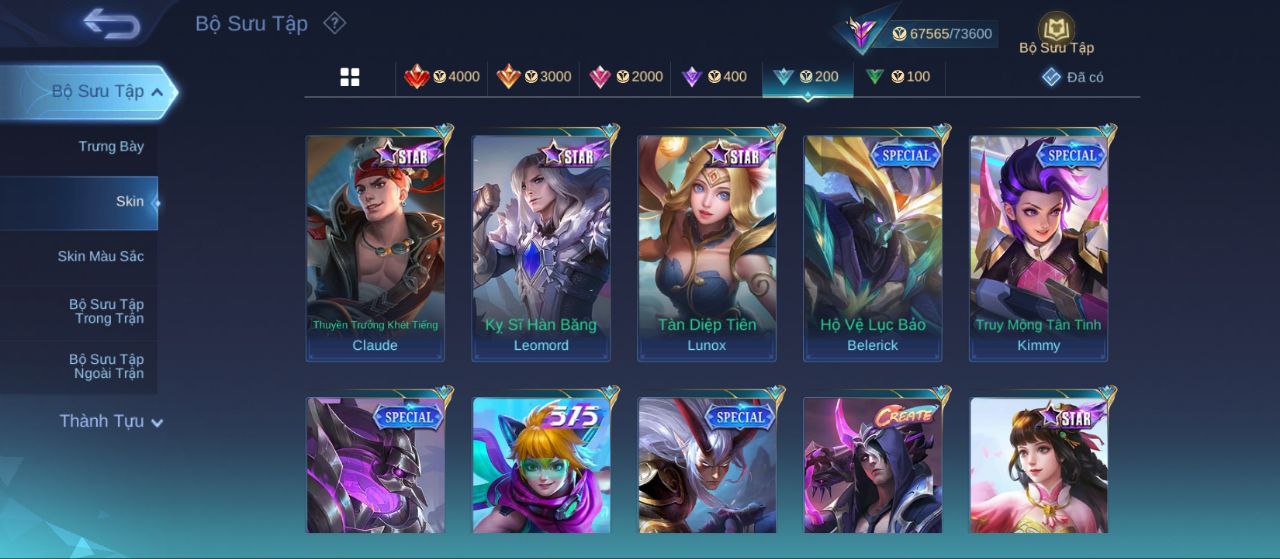1280x559 pixels.
Task: Open Kimmy's Truy Mộng Tân Tinh skin
Action: pyautogui.click(x=1039, y=247)
